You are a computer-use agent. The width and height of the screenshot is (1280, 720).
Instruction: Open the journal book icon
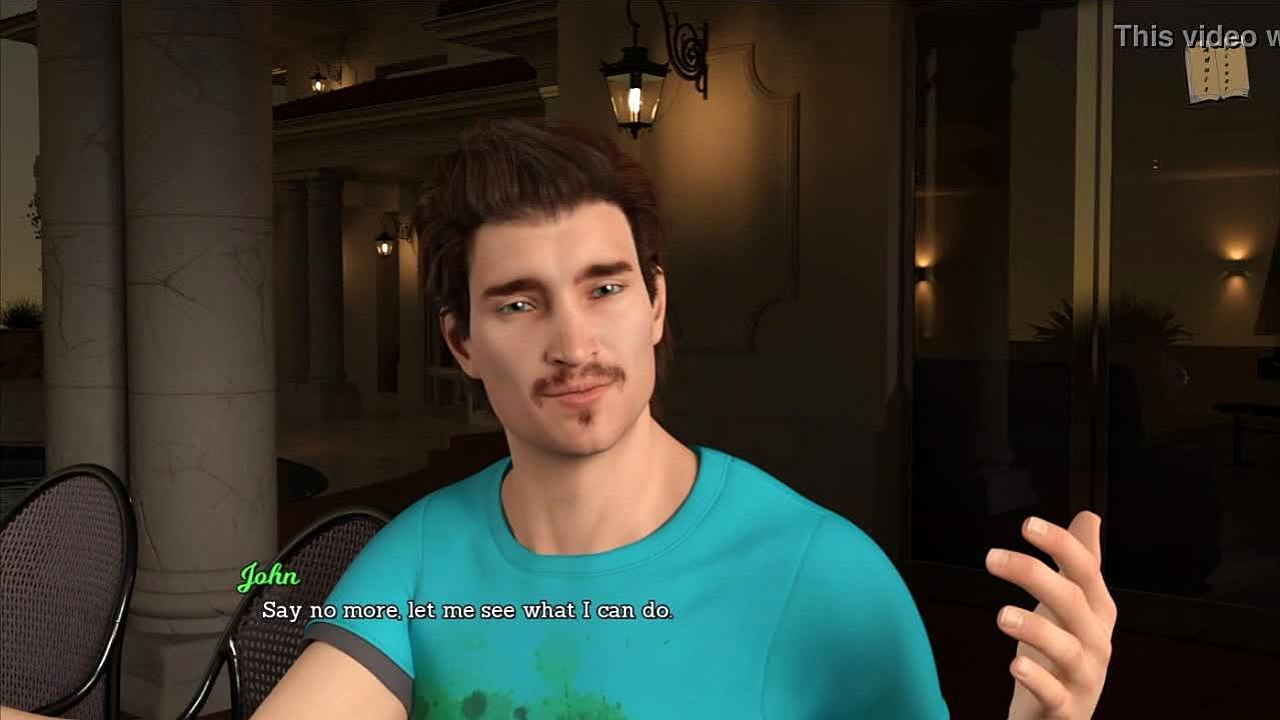[x=1217, y=73]
